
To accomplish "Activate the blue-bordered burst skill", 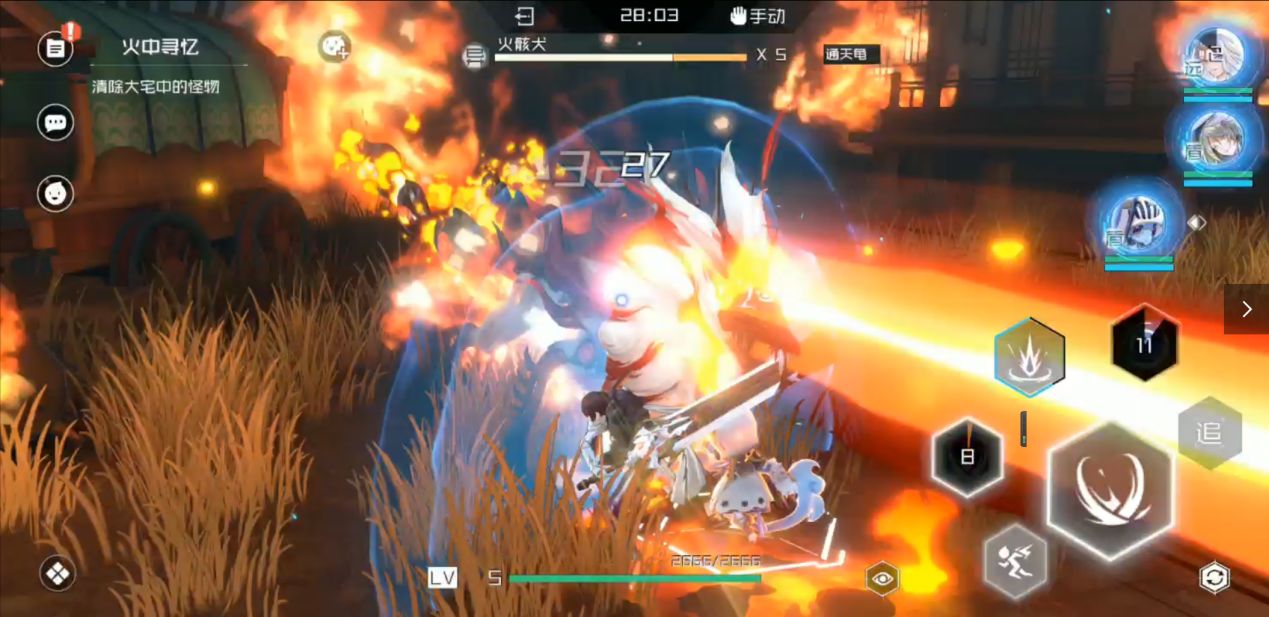I will tap(1029, 356).
